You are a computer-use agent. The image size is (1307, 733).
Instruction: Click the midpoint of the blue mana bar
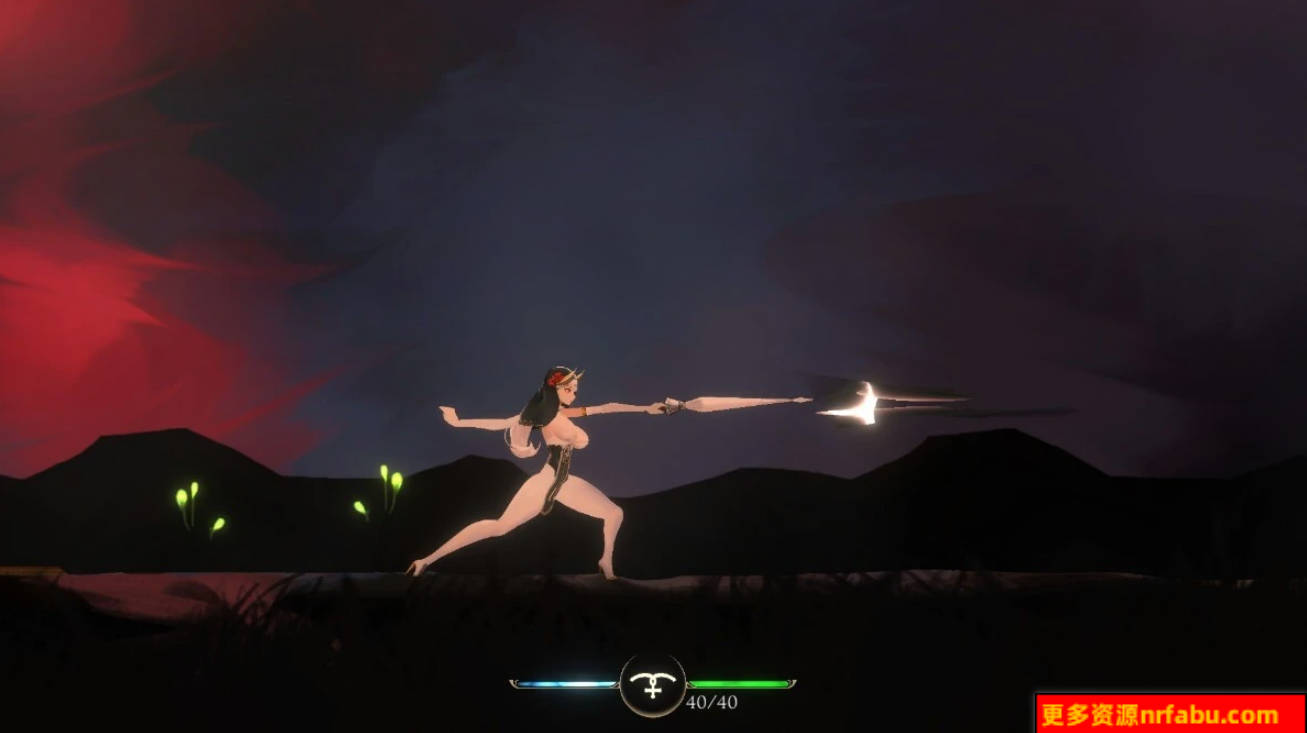click(565, 682)
